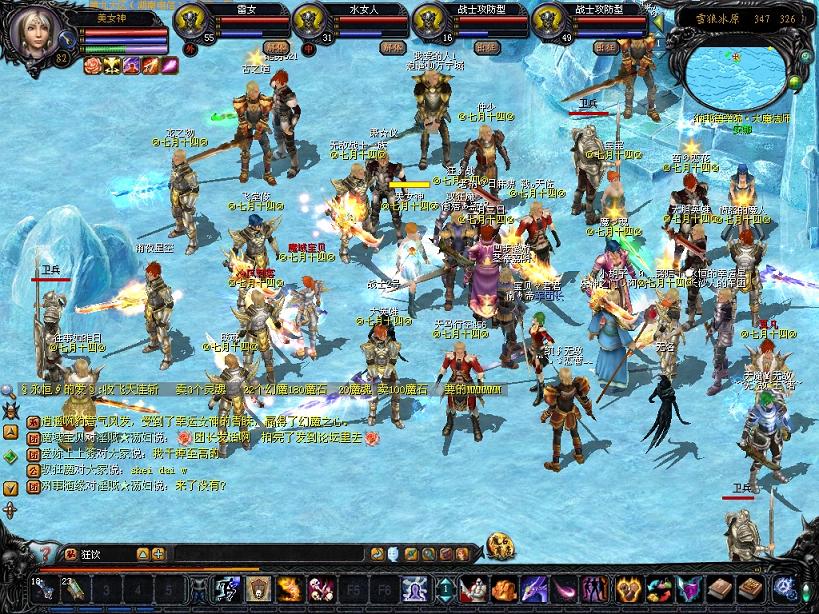
Task: Select party member 雷女's portrait
Action: (x=191, y=21)
